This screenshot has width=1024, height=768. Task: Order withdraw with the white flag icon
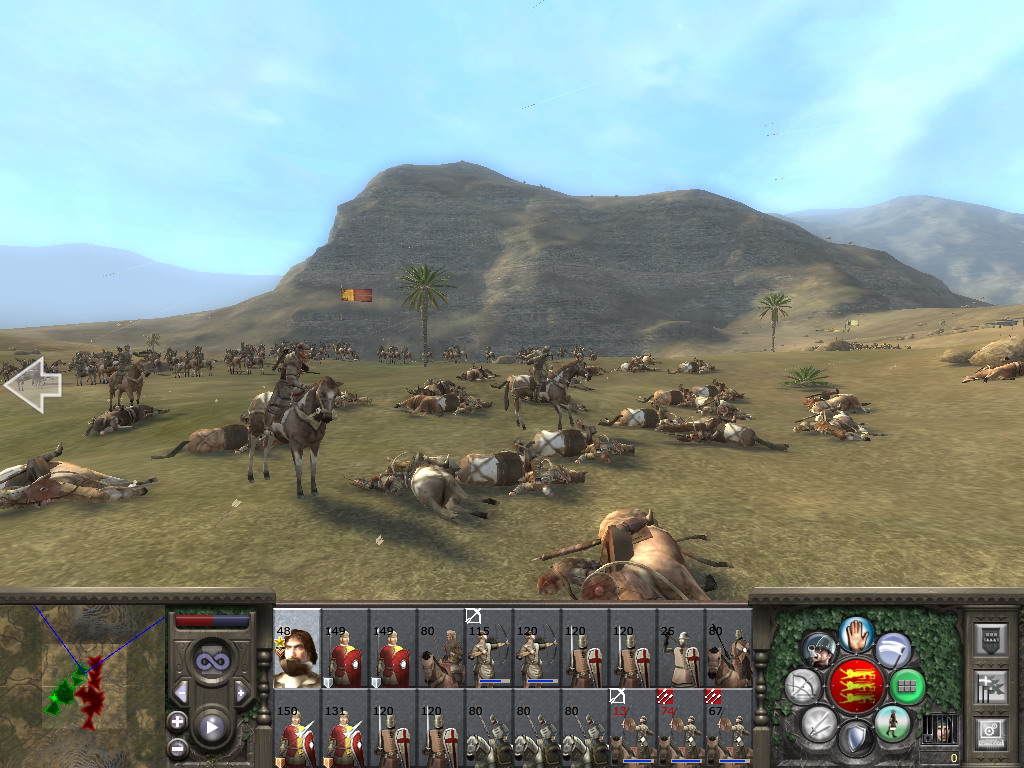click(893, 650)
